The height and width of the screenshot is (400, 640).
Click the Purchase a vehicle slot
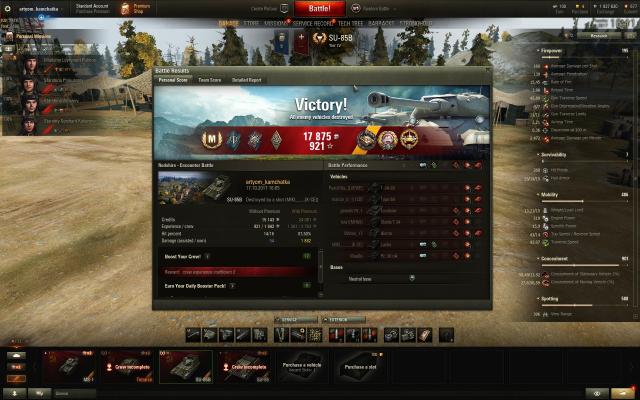(301, 366)
